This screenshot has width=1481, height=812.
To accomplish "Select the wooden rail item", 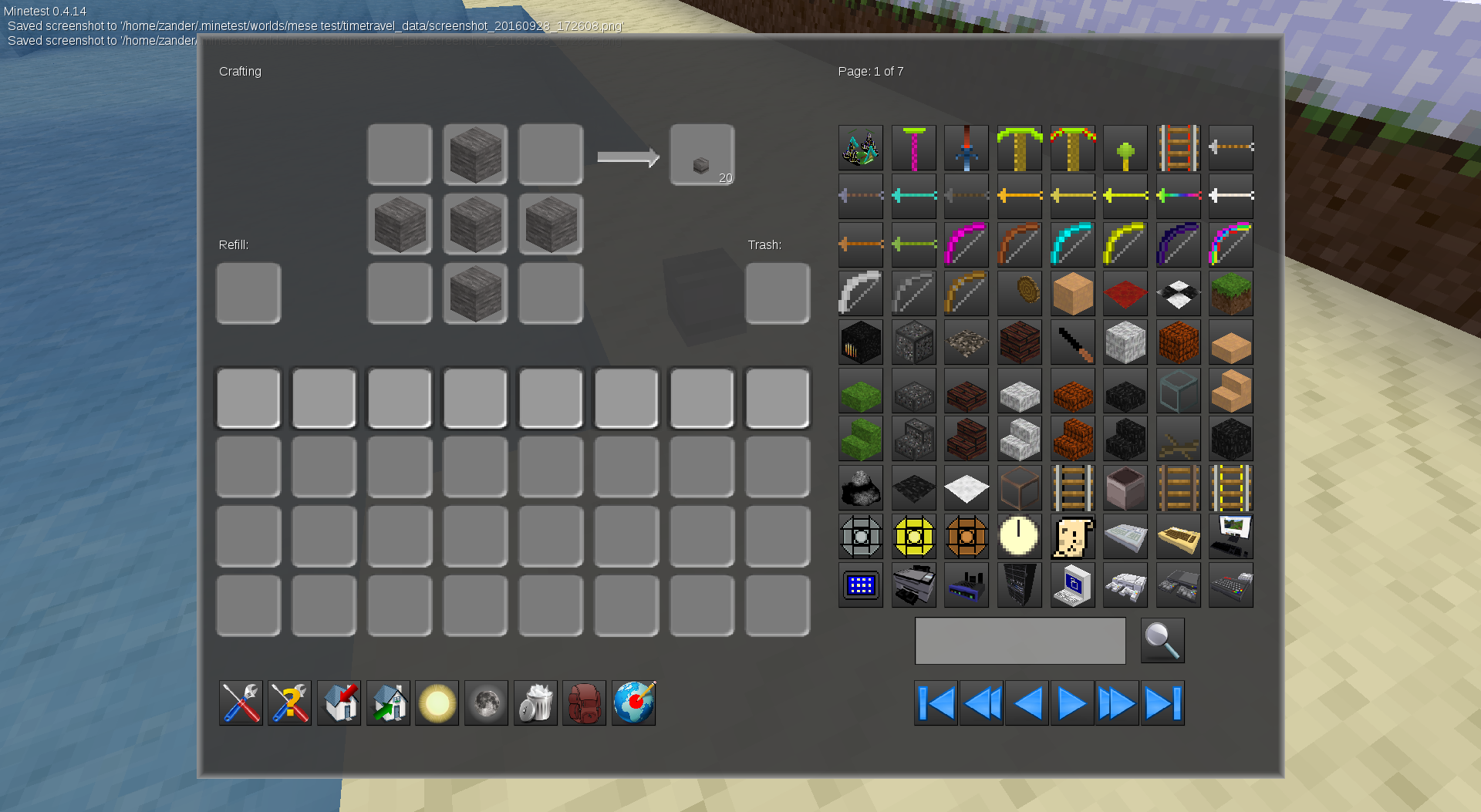I will (1179, 487).
